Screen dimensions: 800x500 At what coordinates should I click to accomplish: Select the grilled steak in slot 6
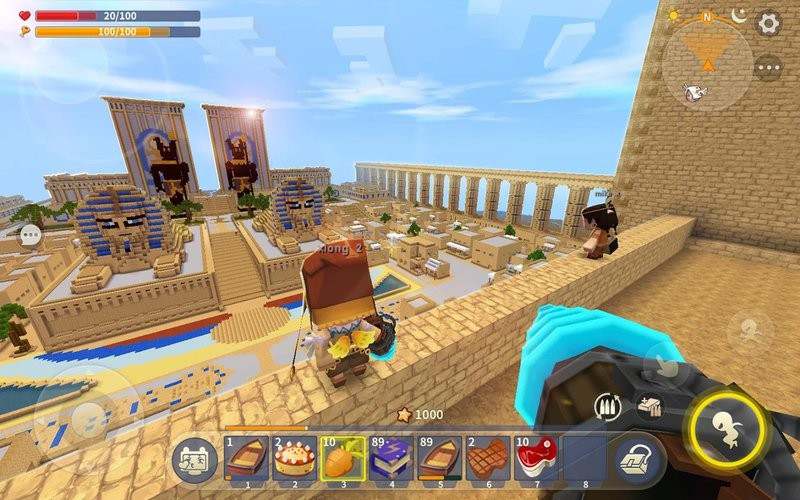pyautogui.click(x=487, y=459)
